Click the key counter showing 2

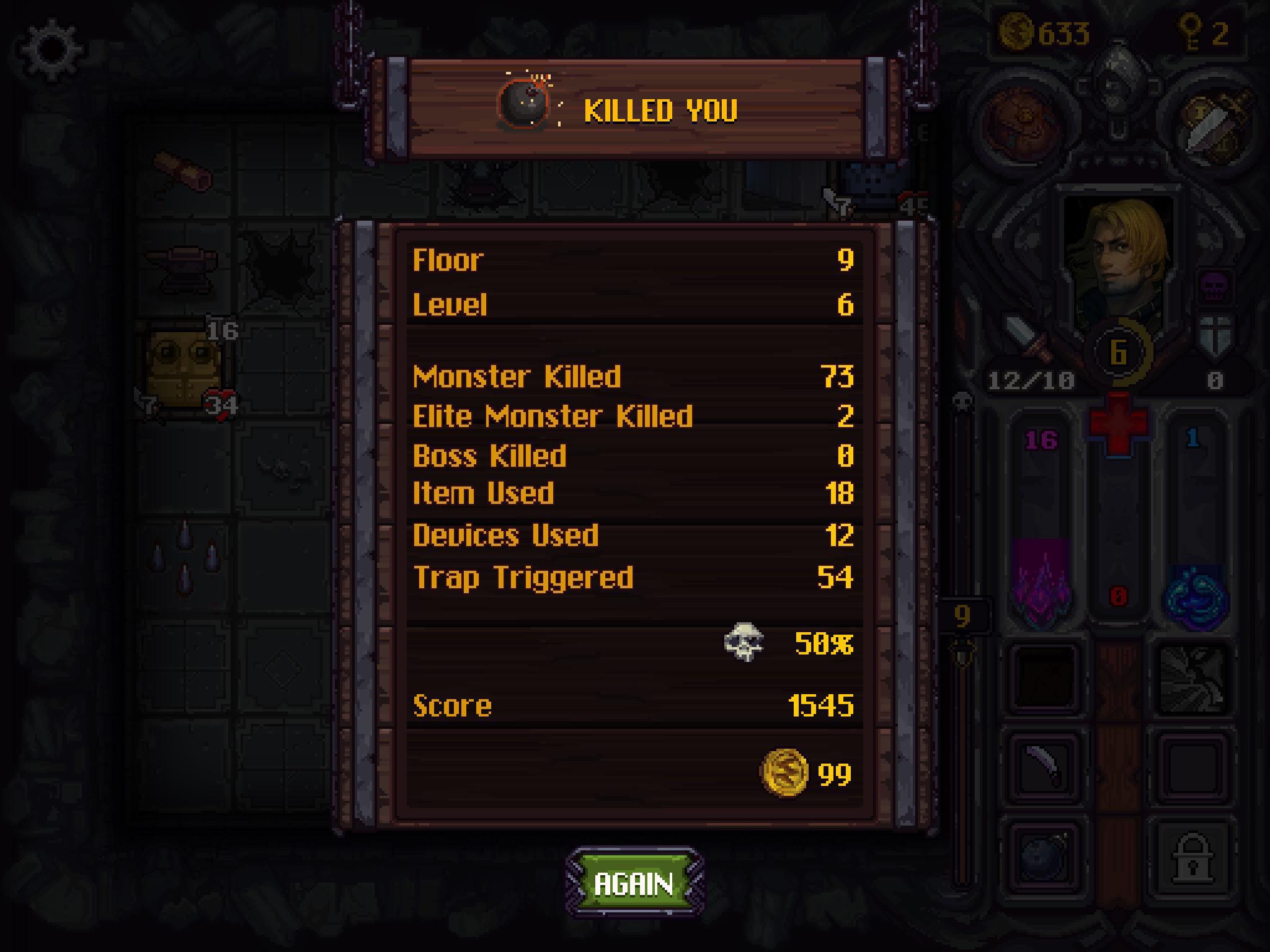pyautogui.click(x=1206, y=31)
